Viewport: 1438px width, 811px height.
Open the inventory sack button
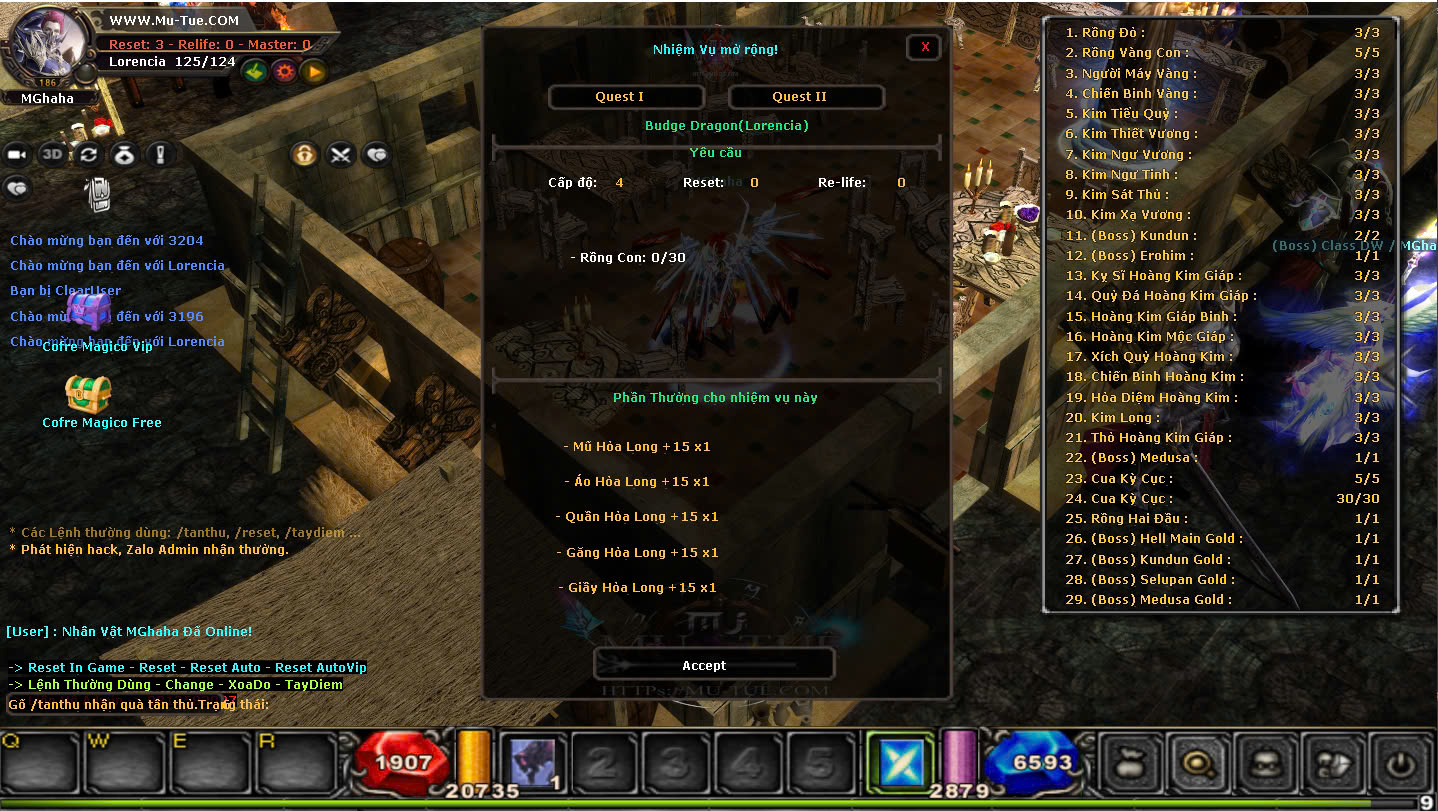tap(1130, 764)
